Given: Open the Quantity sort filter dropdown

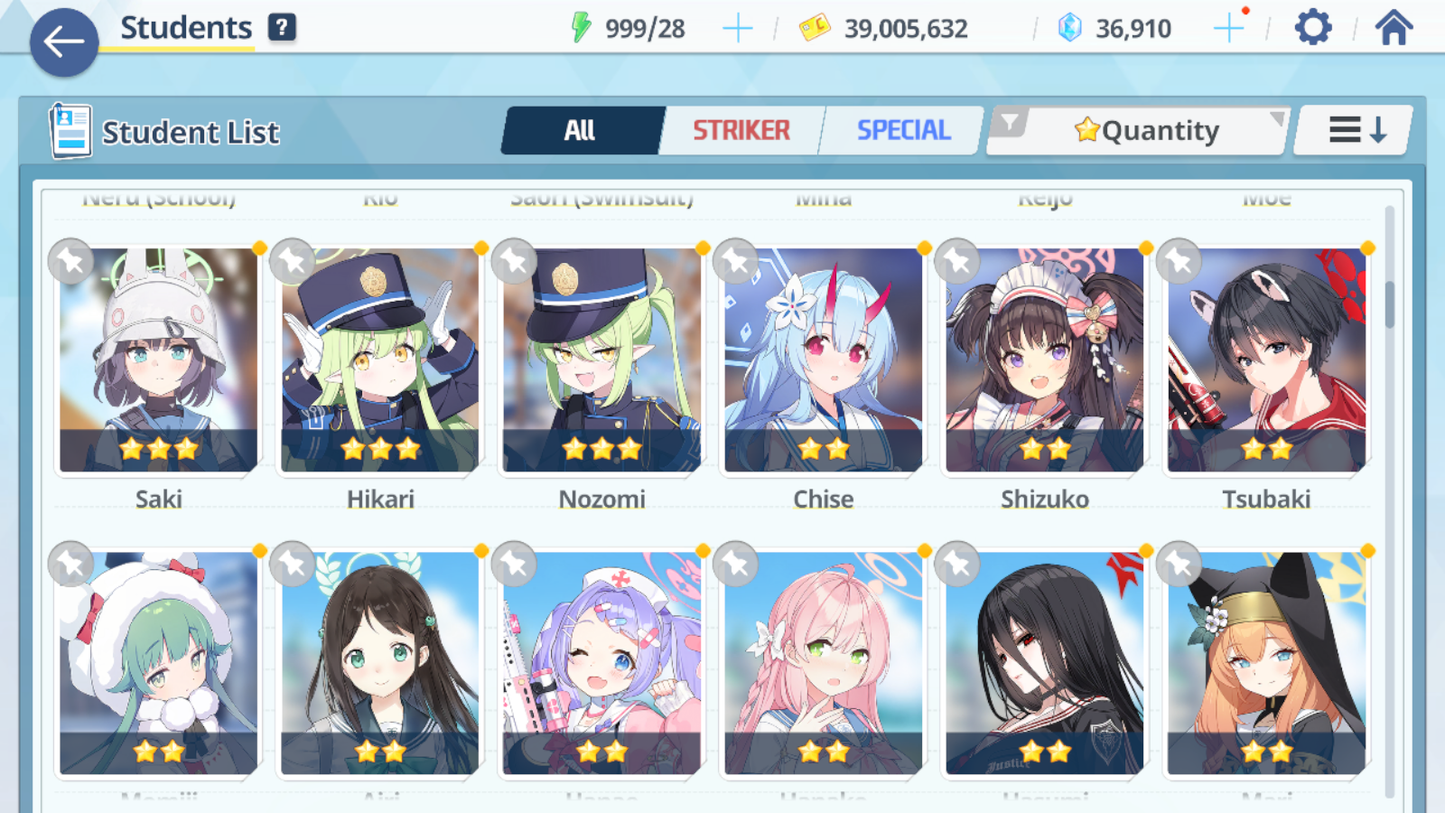Looking at the screenshot, I should pos(1138,130).
